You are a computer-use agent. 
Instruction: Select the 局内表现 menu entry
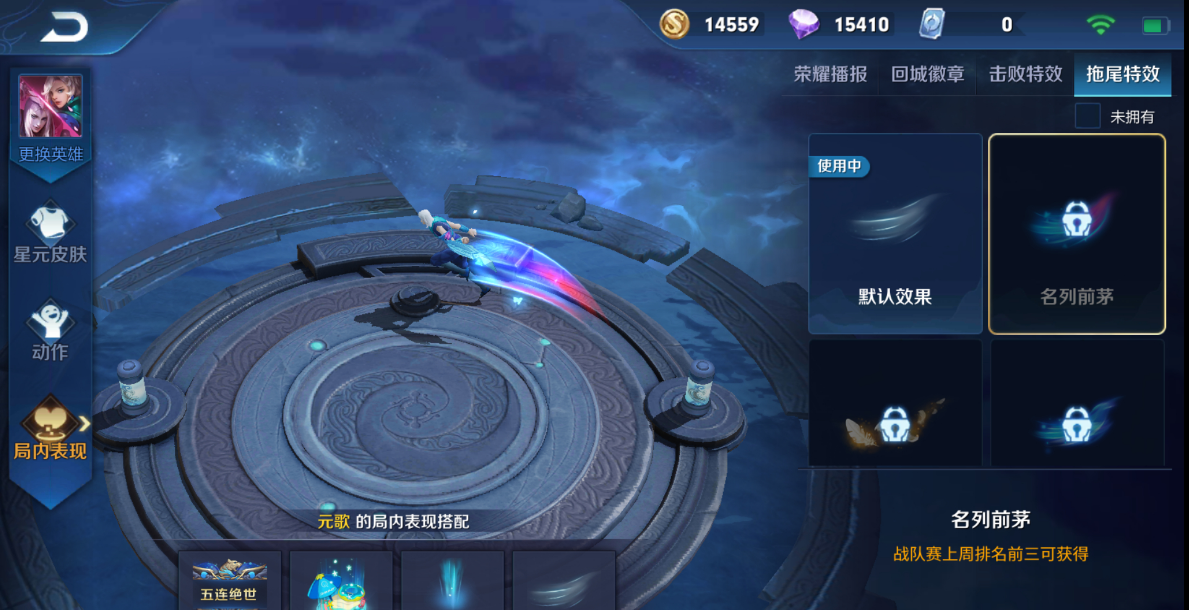point(50,429)
